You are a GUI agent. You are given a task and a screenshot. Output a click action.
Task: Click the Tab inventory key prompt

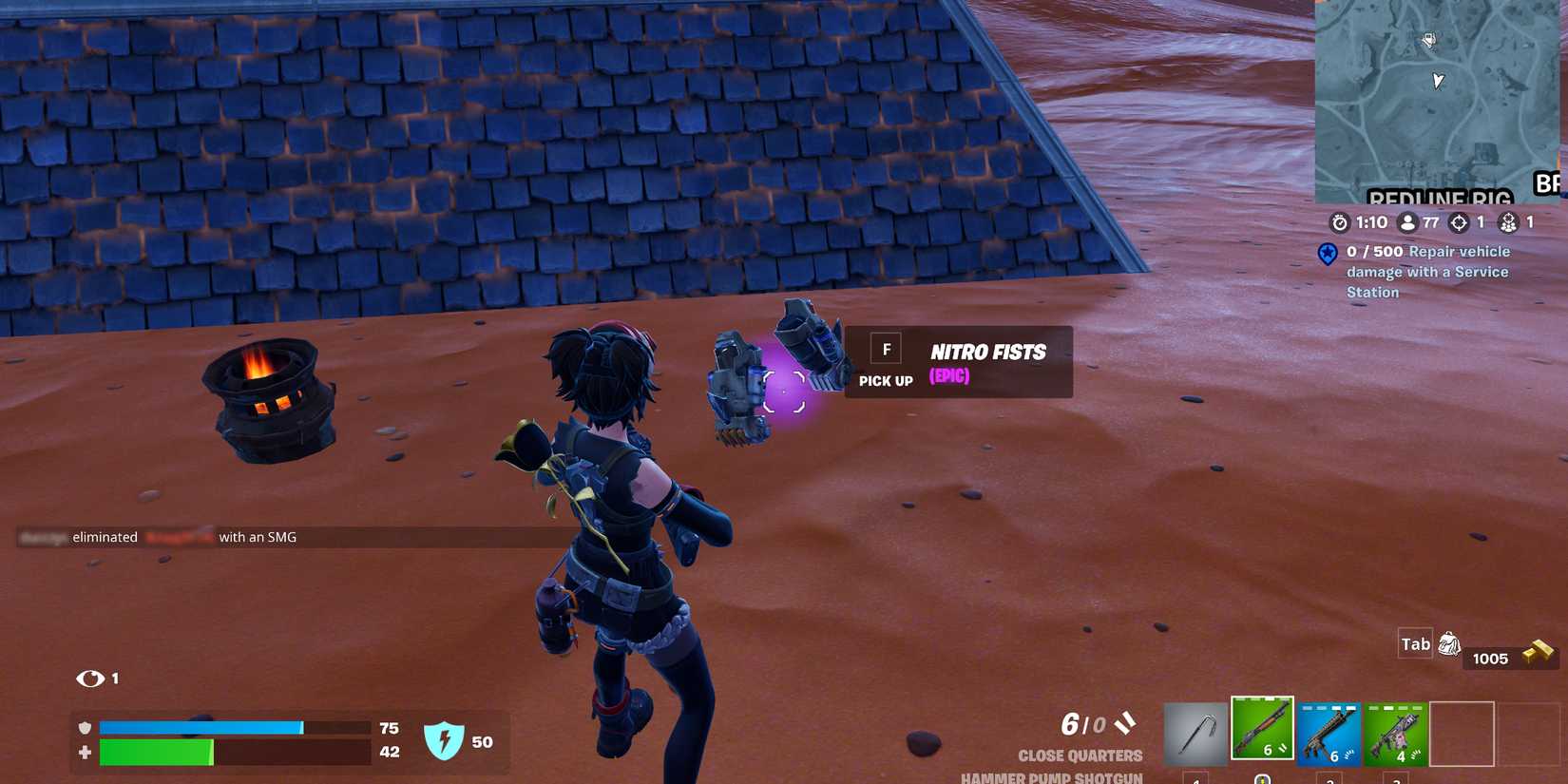pos(1414,643)
